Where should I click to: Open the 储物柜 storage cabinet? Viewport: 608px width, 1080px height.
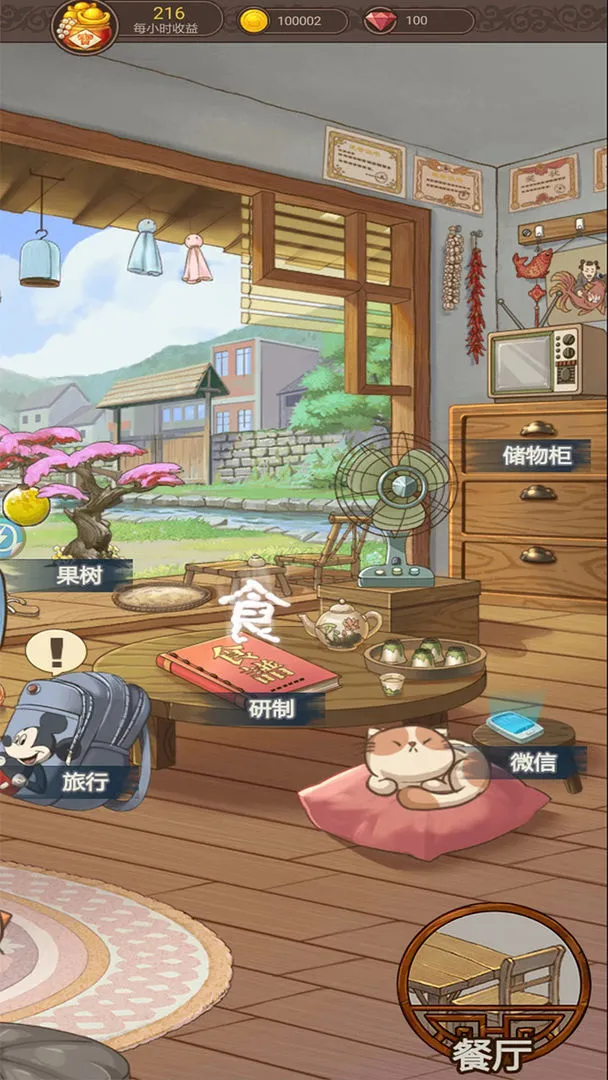point(537,456)
